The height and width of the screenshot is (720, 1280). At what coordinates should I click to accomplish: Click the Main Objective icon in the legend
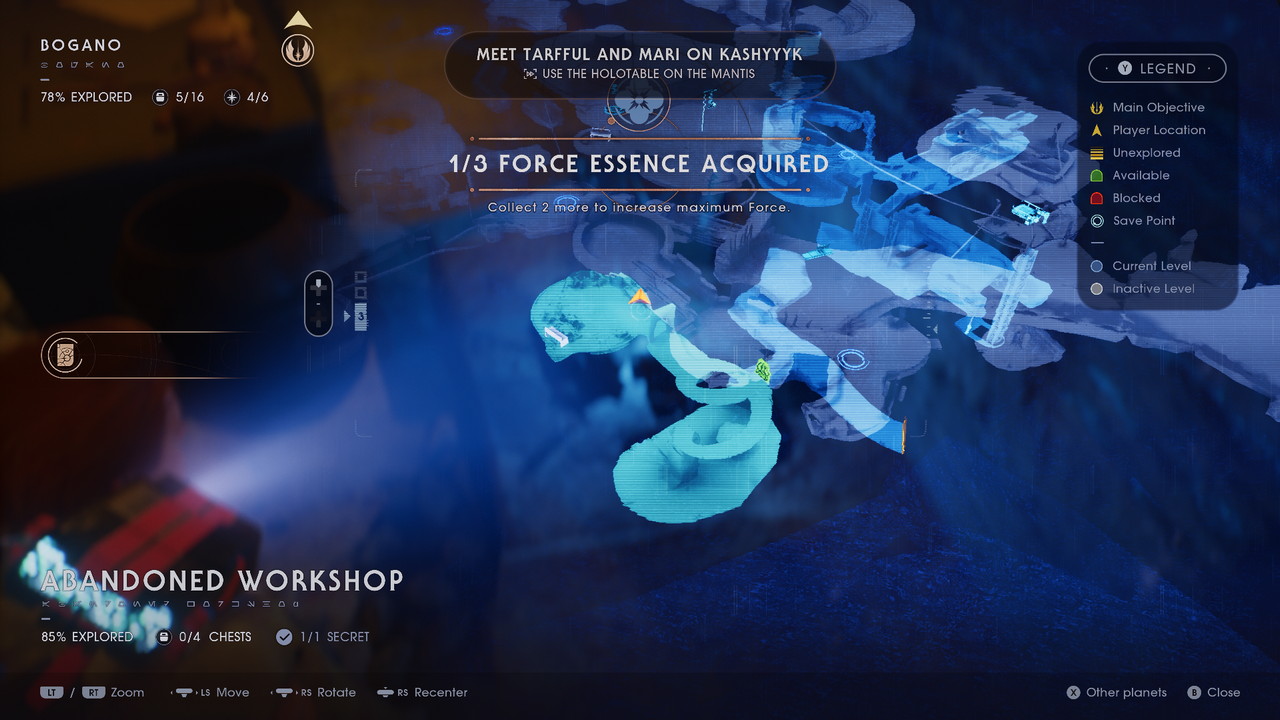(x=1097, y=107)
